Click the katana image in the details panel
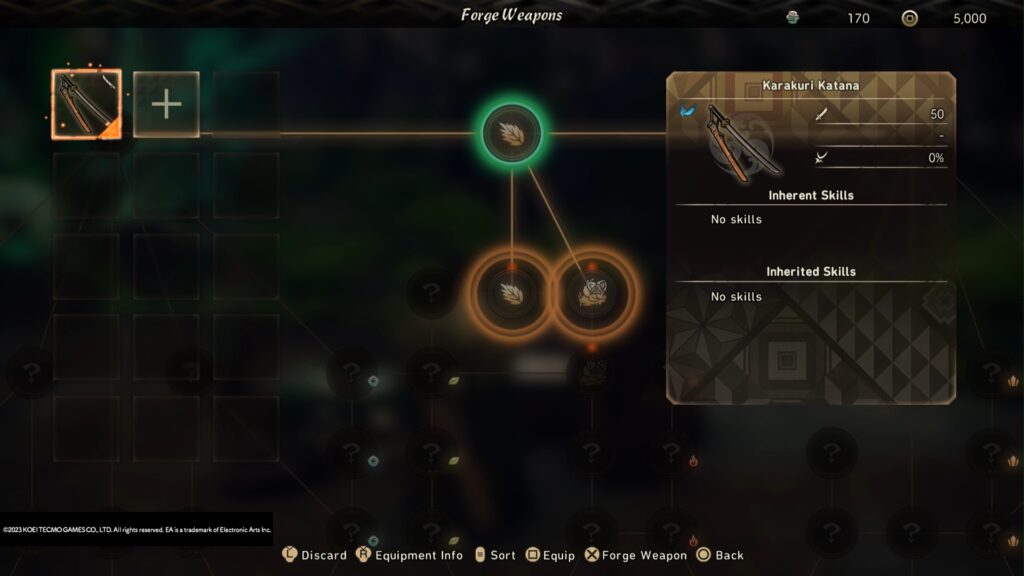The image size is (1024, 576). pos(735,141)
